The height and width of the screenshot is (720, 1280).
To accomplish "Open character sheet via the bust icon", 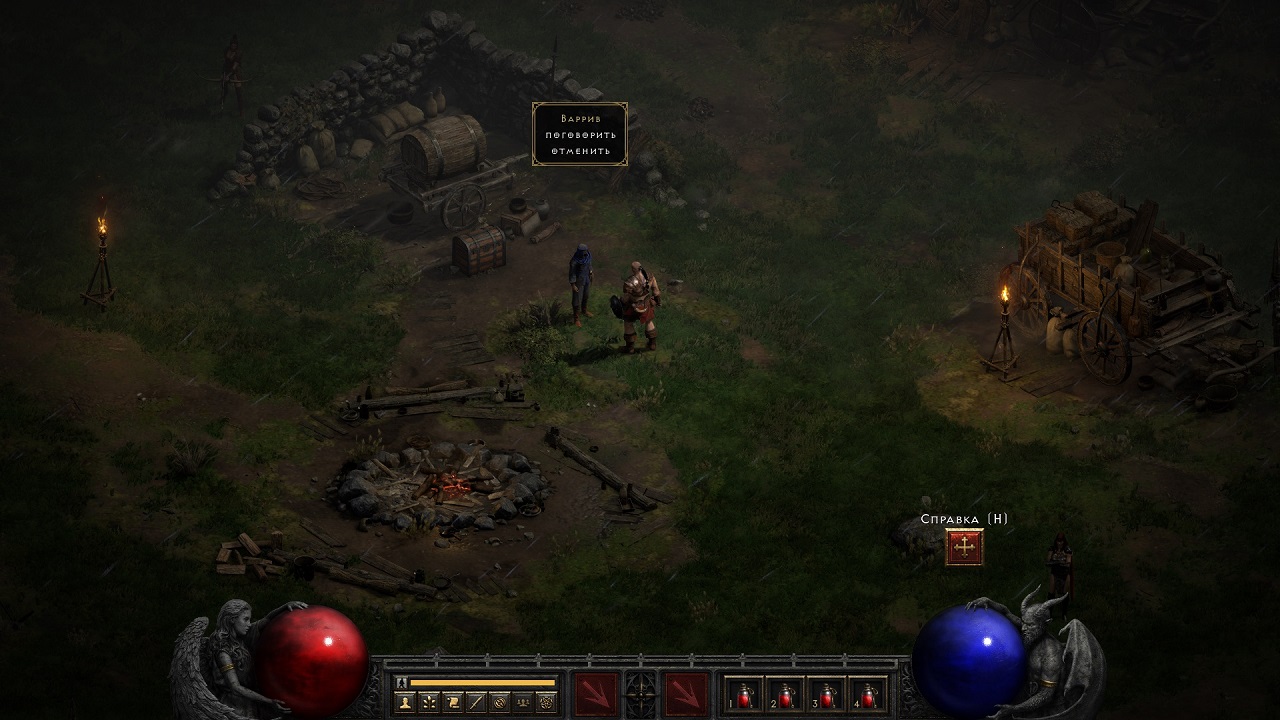I will 407,703.
